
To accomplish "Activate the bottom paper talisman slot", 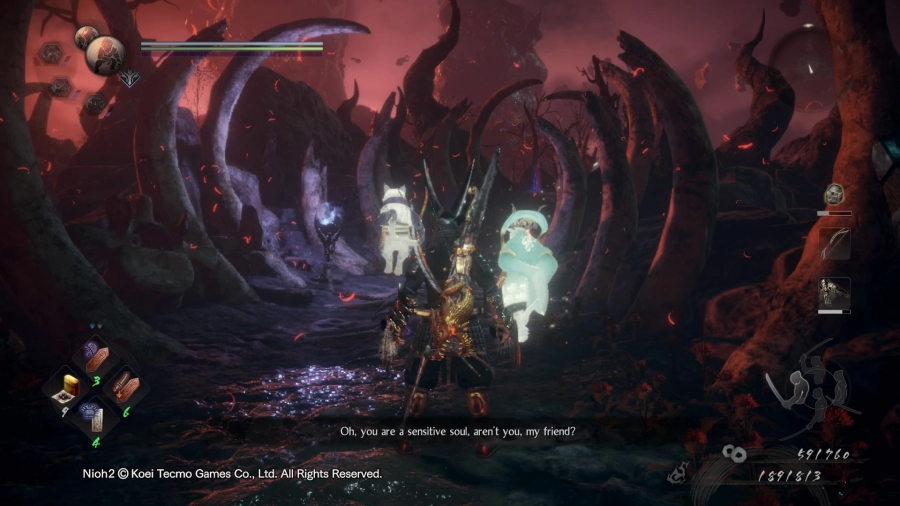I will [x=96, y=416].
